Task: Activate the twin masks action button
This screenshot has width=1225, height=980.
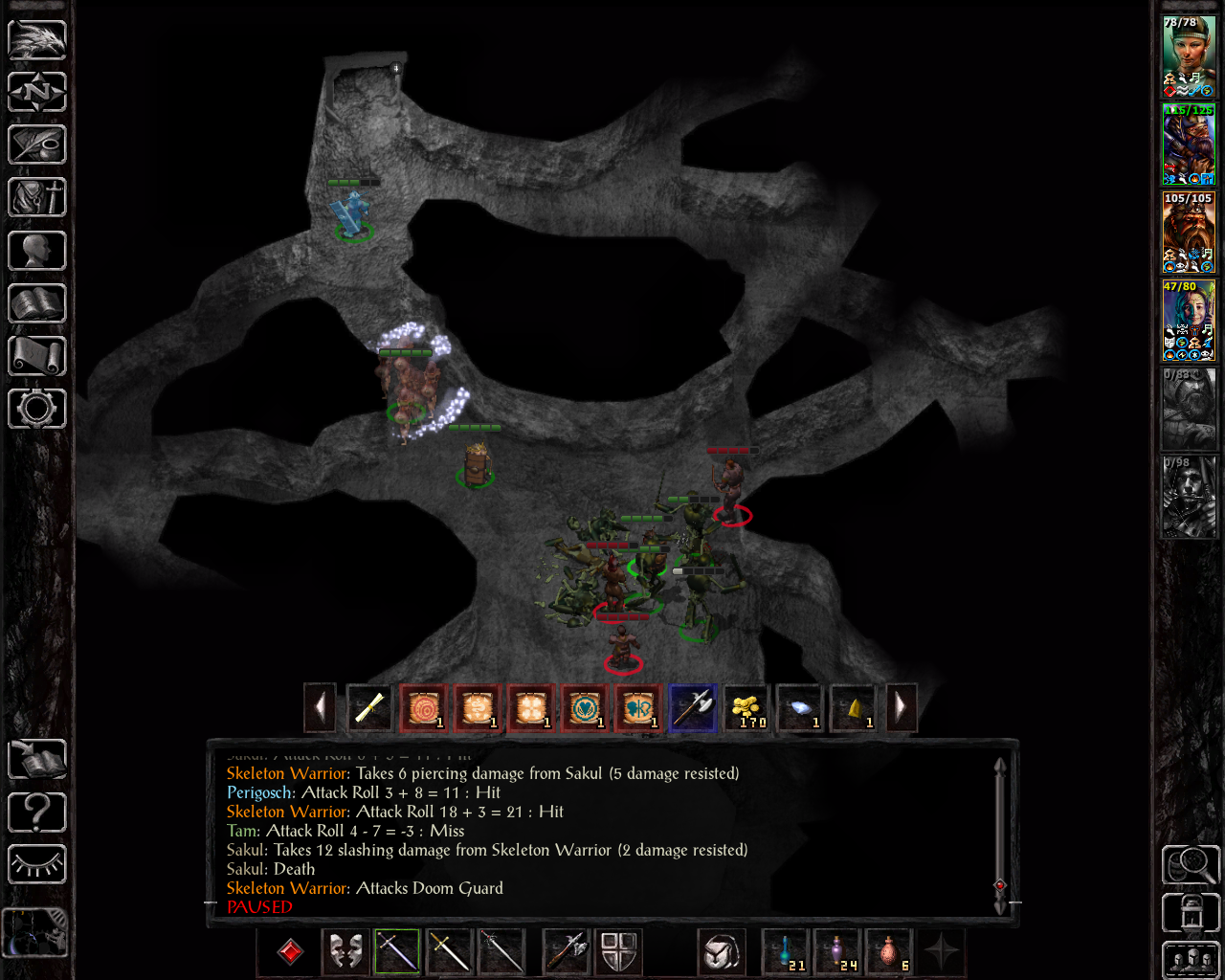Action: point(345,951)
